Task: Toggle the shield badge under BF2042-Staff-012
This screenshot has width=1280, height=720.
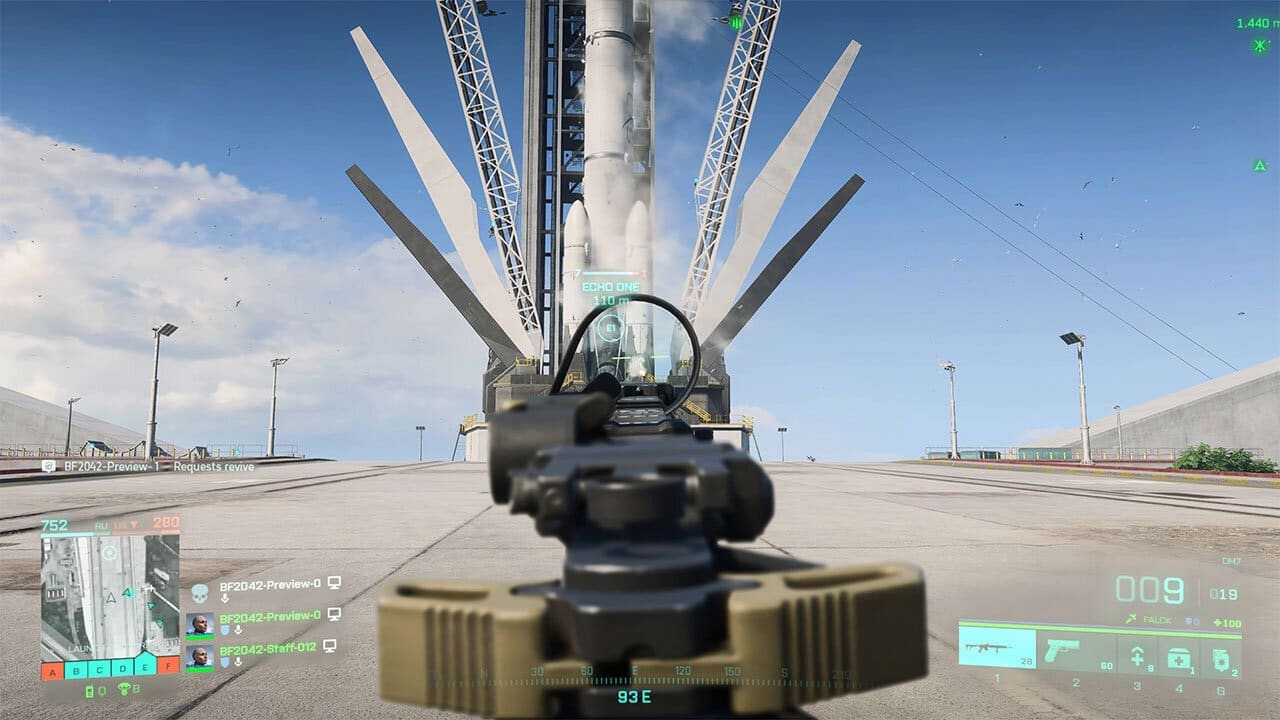Action: [x=224, y=660]
